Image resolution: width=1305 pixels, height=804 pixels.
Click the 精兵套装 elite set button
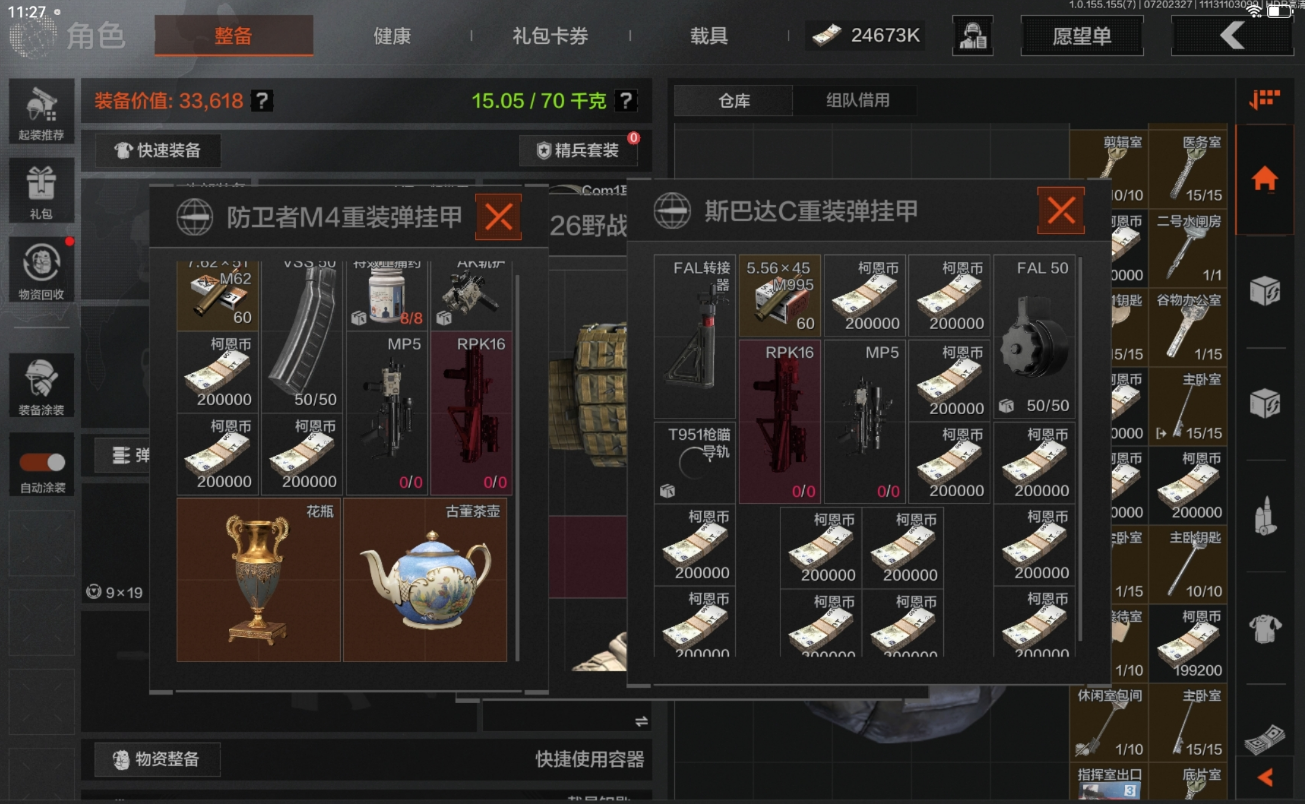coord(579,150)
